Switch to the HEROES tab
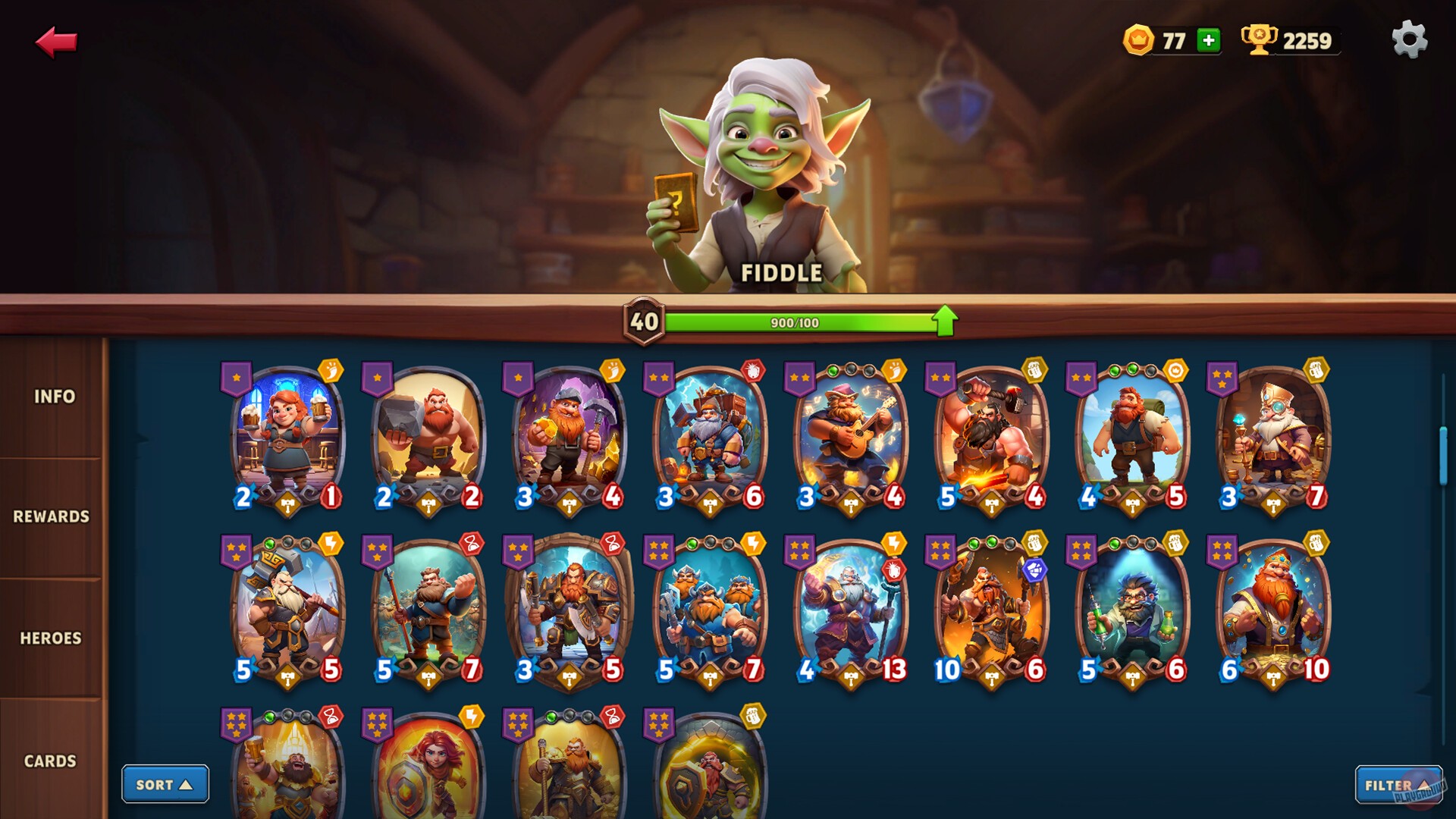Viewport: 1456px width, 819px height. [x=50, y=638]
